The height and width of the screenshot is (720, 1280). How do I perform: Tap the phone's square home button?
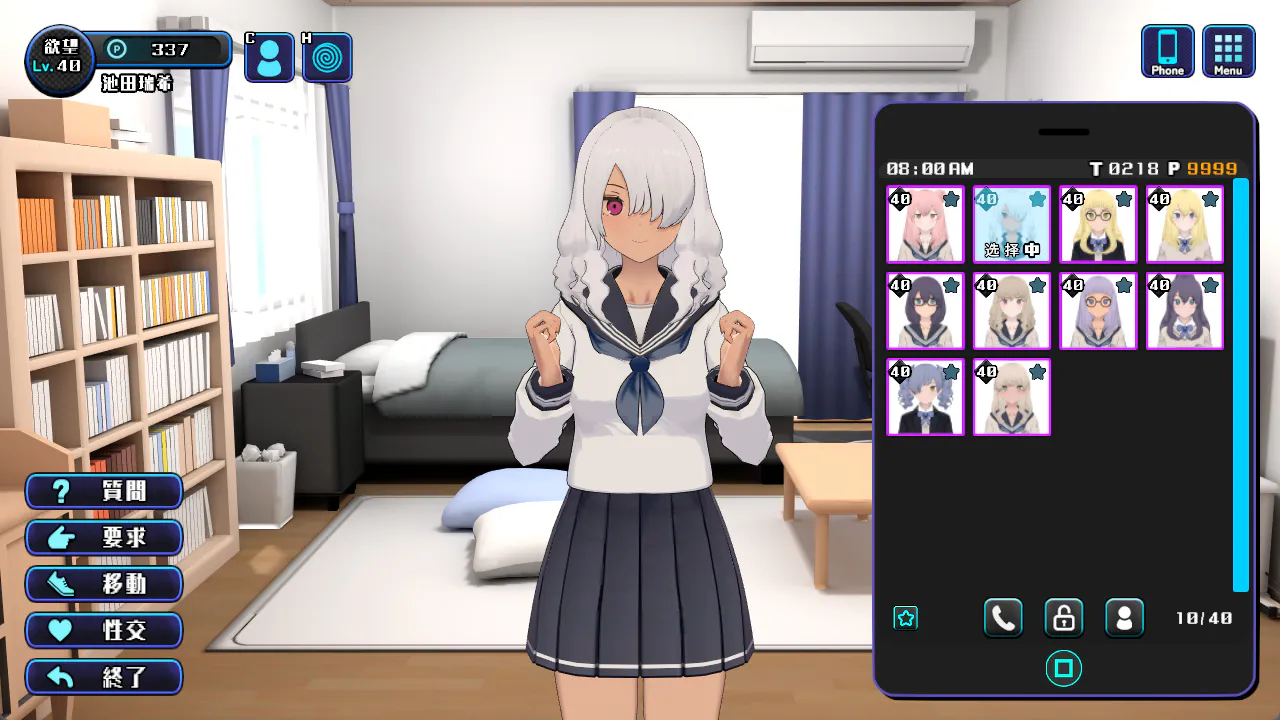click(1064, 668)
